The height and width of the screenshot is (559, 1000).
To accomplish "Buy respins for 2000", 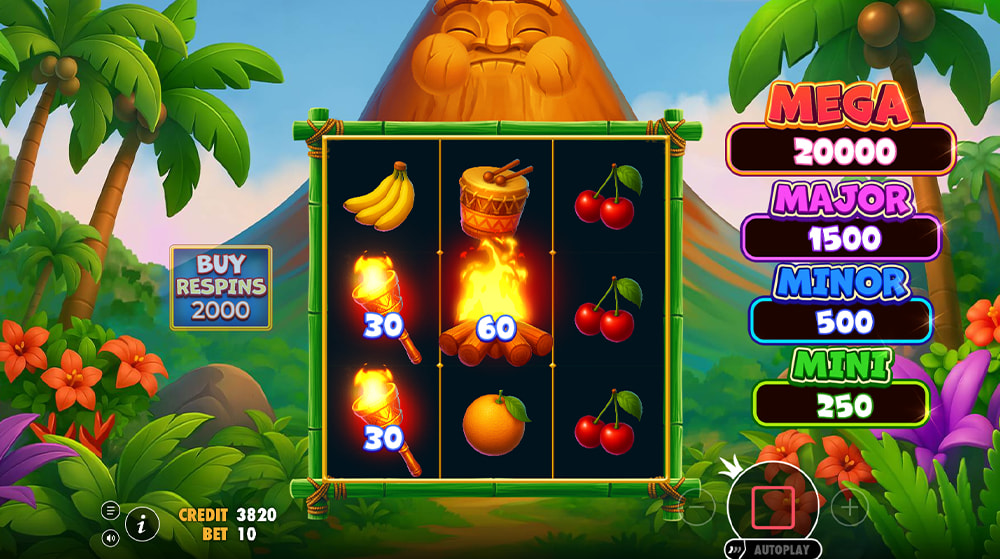I will [x=220, y=287].
